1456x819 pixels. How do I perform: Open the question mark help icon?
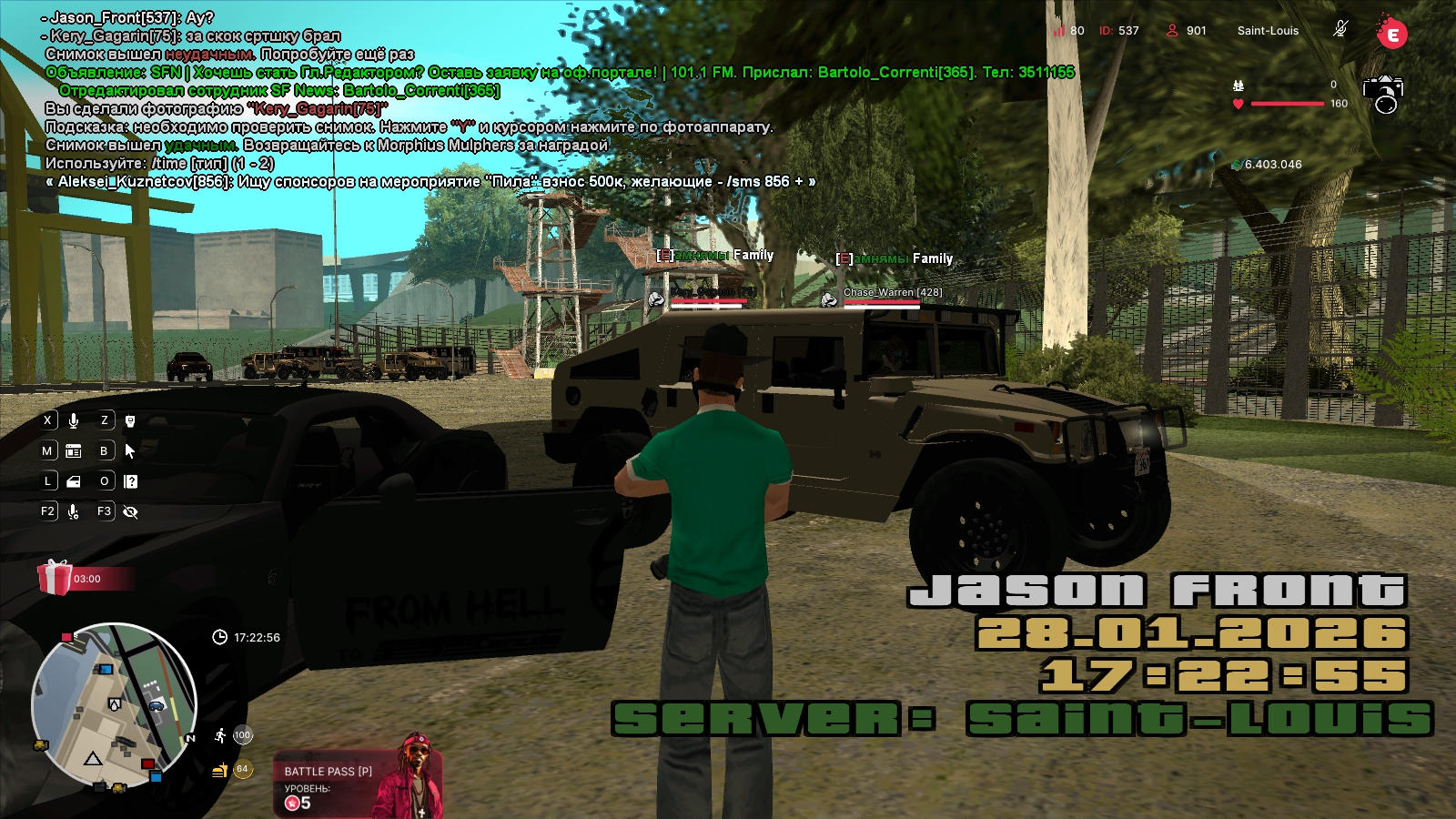pyautogui.click(x=131, y=481)
